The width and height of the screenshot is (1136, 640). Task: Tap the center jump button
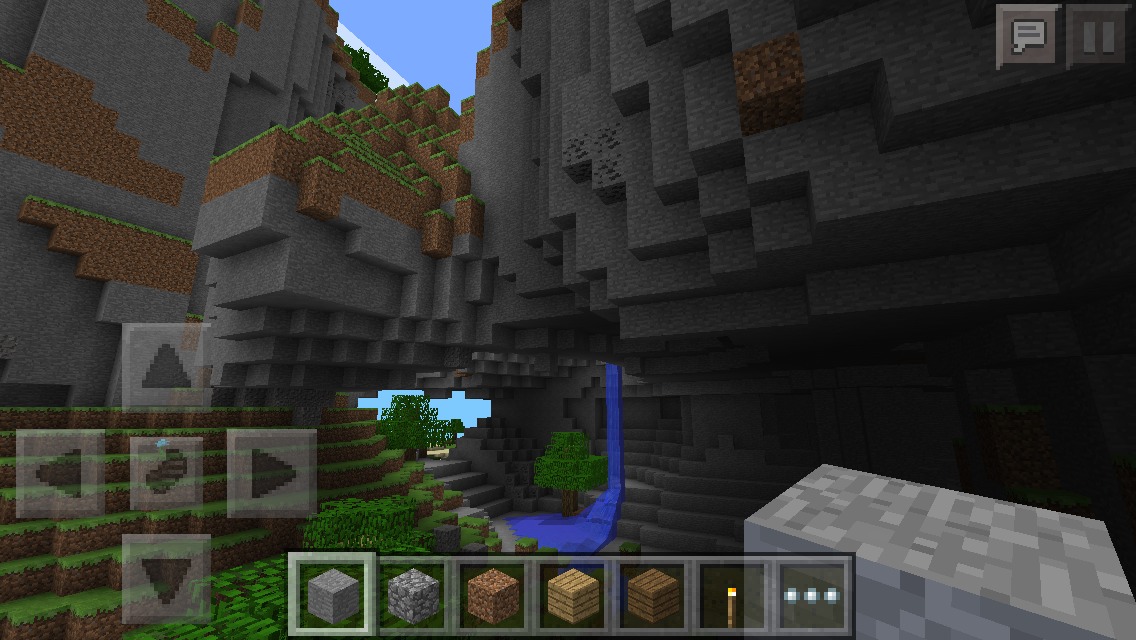tap(166, 472)
